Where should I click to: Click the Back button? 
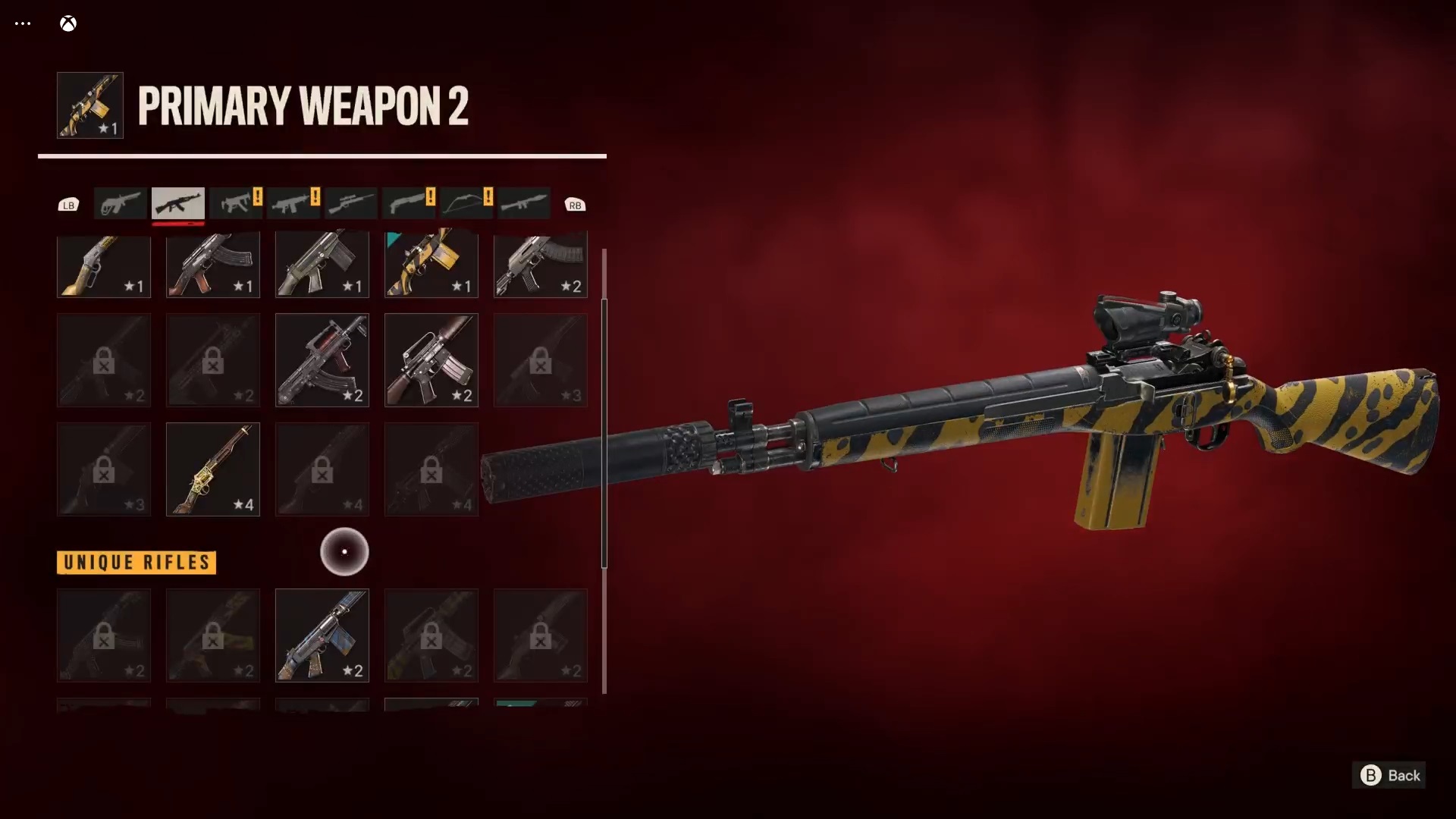pos(1389,775)
